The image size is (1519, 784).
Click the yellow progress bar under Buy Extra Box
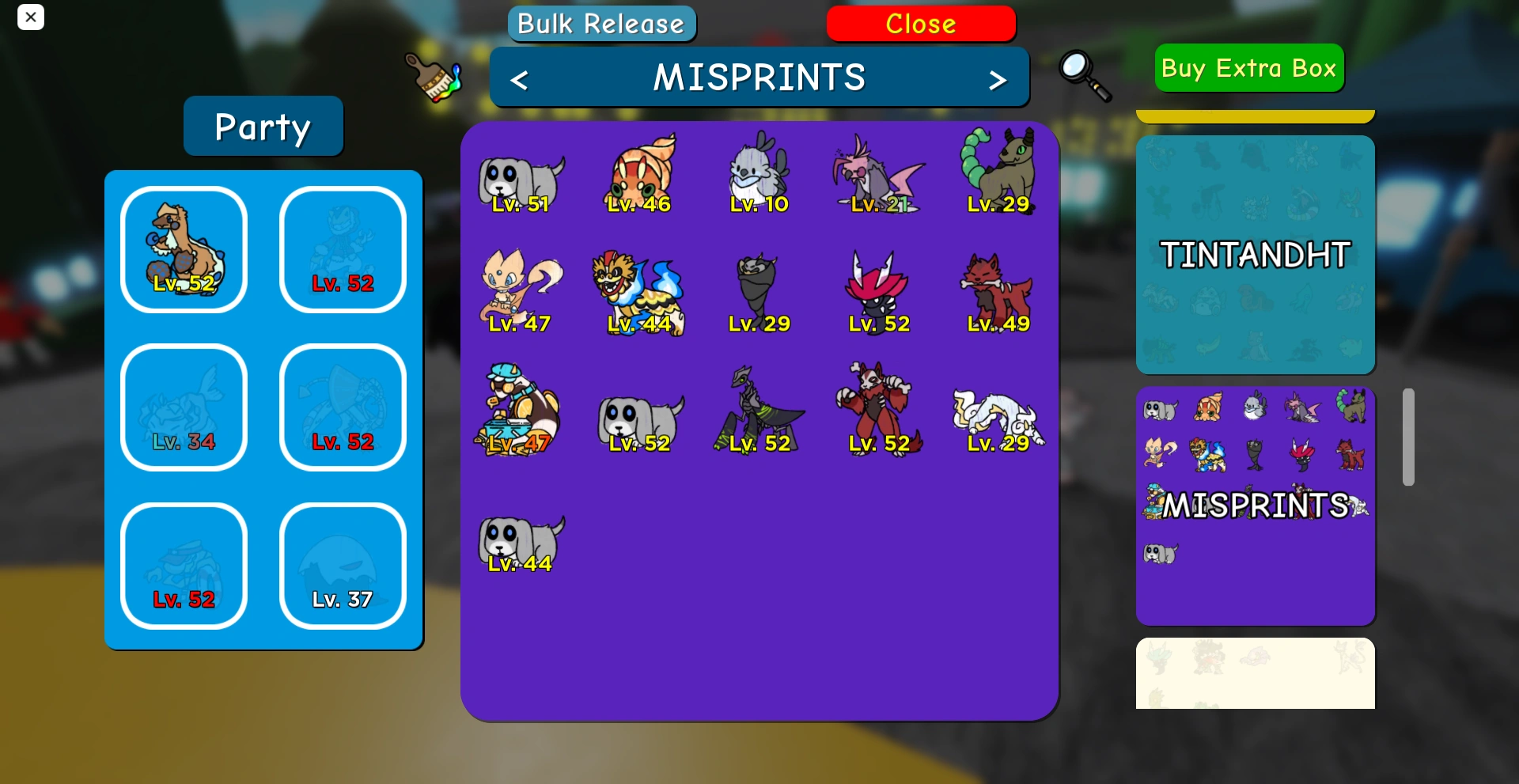click(x=1255, y=113)
